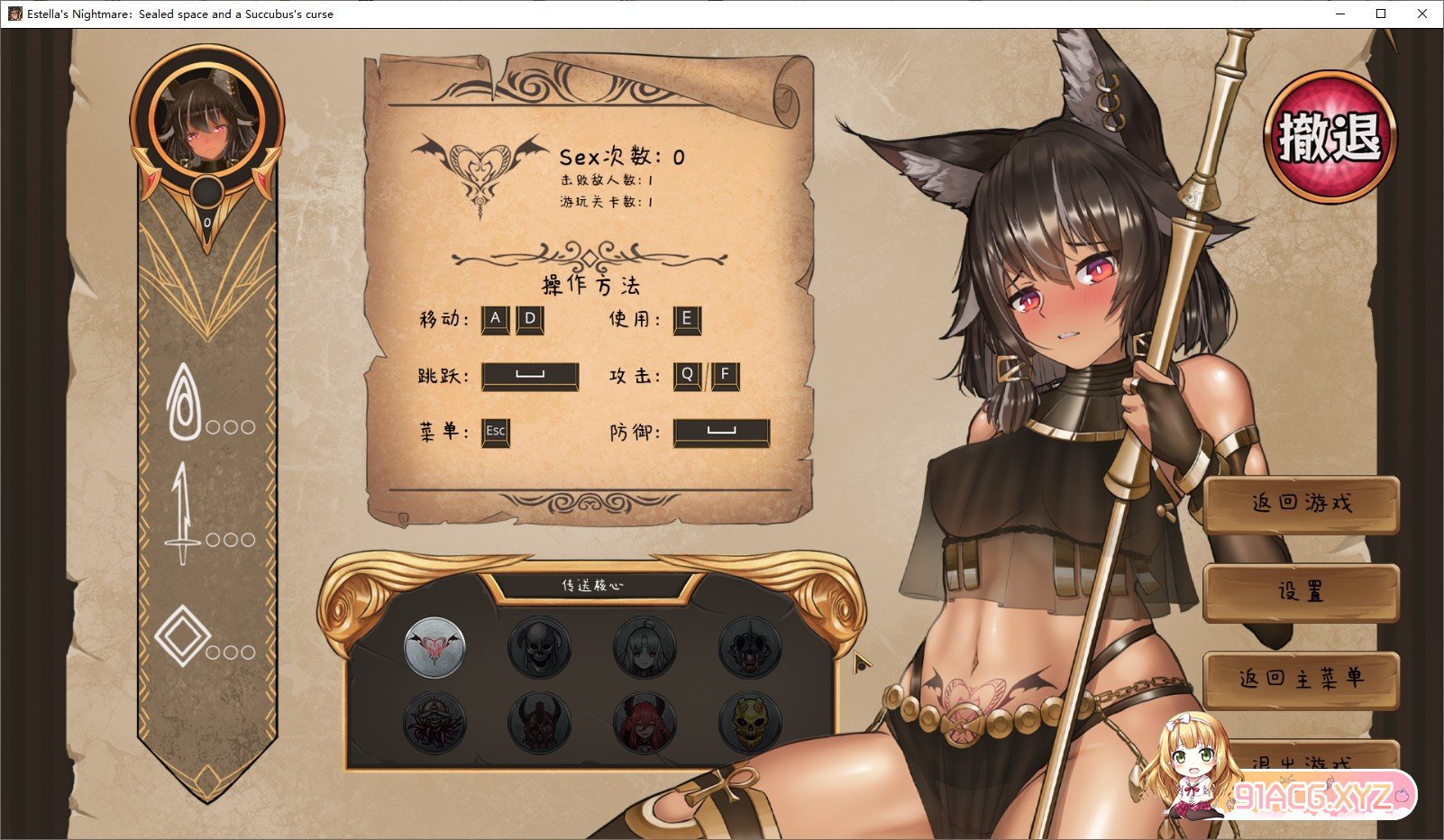Select the silver winged heart teleport core
The width and height of the screenshot is (1444, 840).
pos(434,648)
